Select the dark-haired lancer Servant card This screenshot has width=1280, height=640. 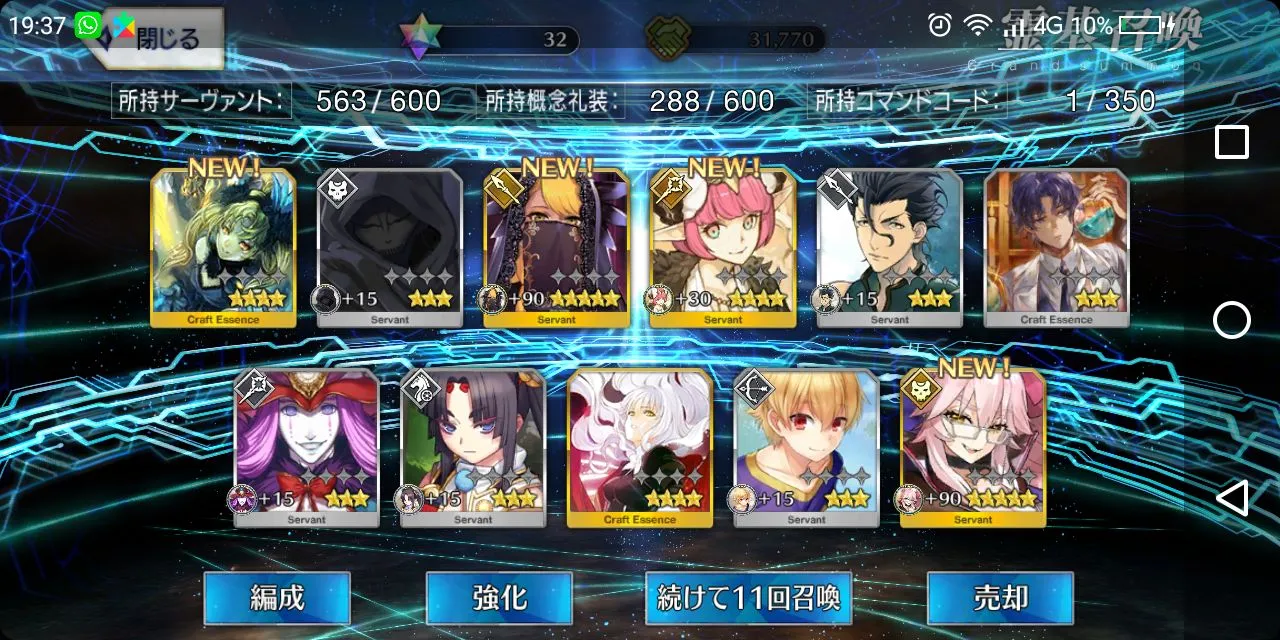pyautogui.click(x=890, y=247)
